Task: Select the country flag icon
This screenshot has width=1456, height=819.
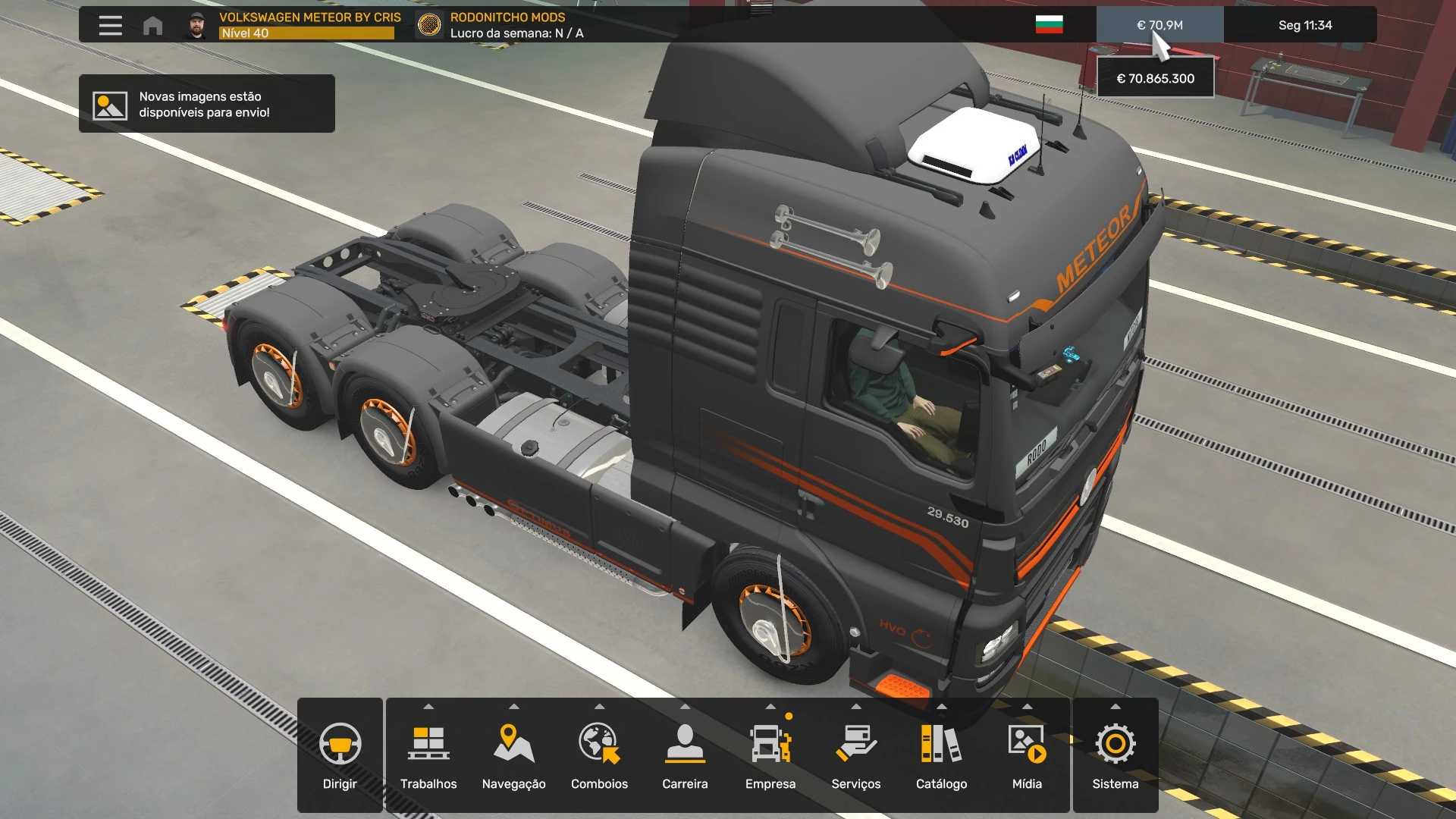Action: 1049,25
